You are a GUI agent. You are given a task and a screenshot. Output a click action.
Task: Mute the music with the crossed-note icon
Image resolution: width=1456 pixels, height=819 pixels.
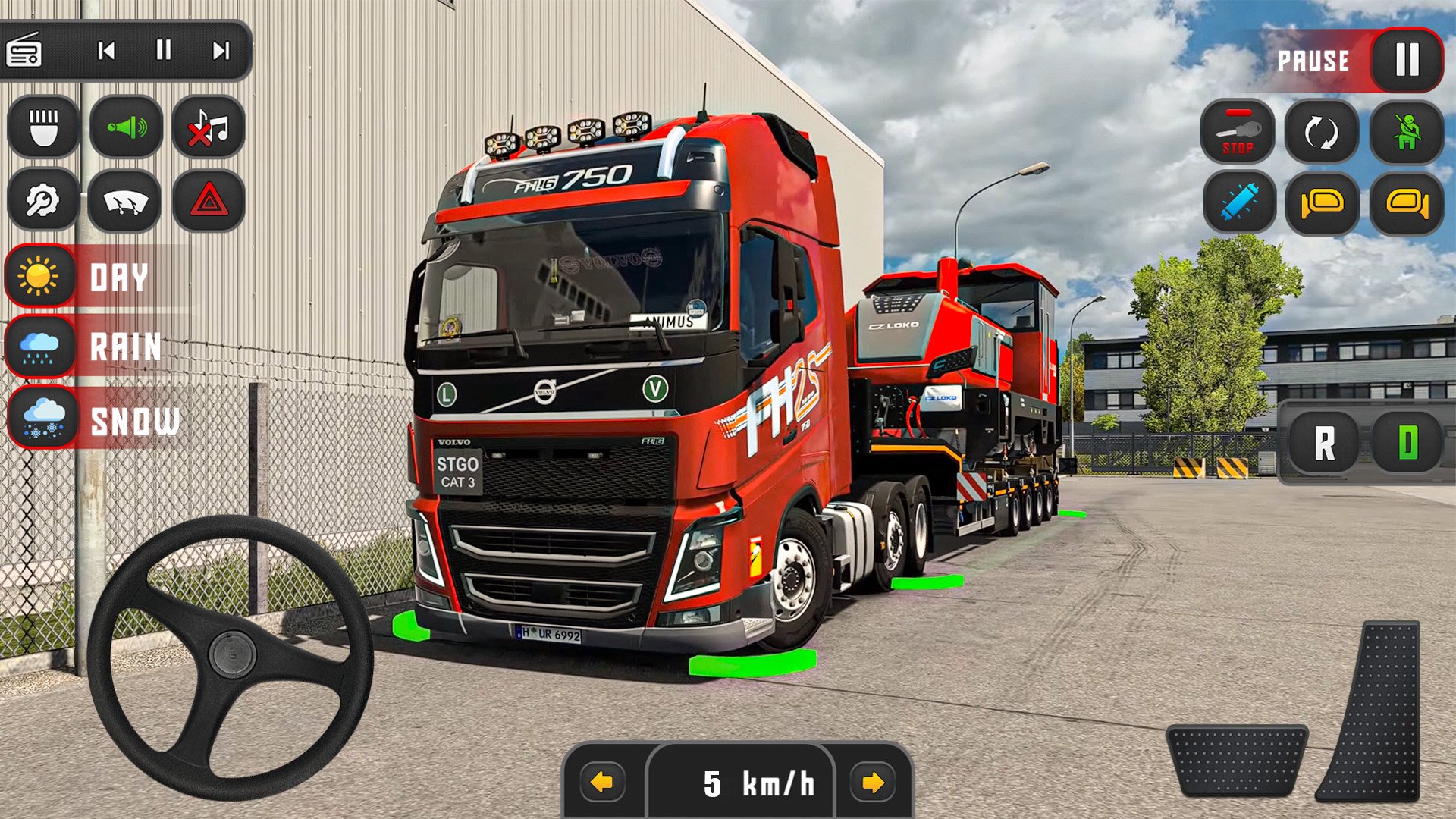(209, 127)
